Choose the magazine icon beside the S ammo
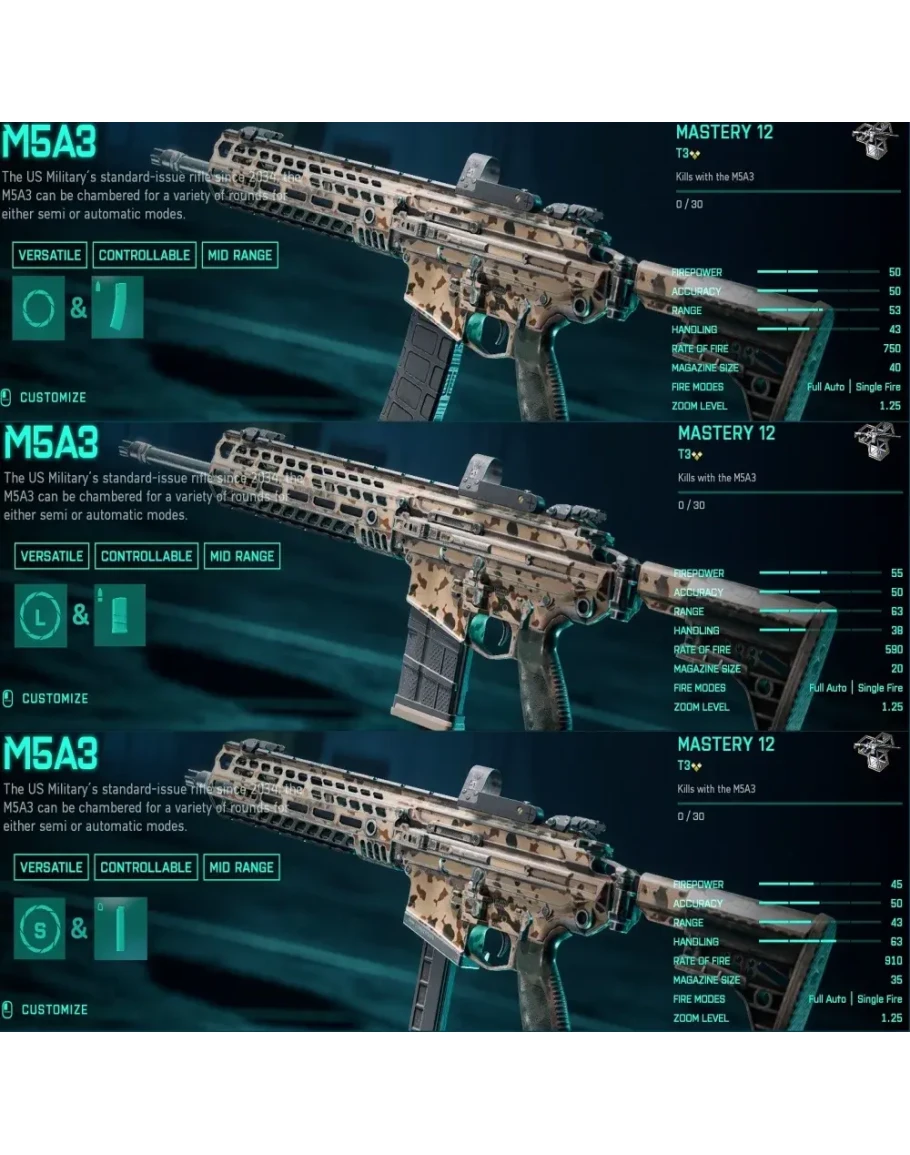This screenshot has height=1155, width=910. [120, 928]
